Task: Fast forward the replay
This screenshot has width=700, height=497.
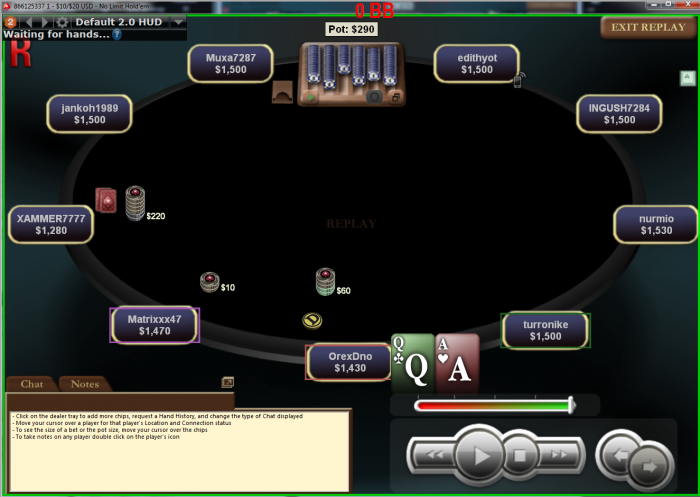Action: pyautogui.click(x=558, y=458)
